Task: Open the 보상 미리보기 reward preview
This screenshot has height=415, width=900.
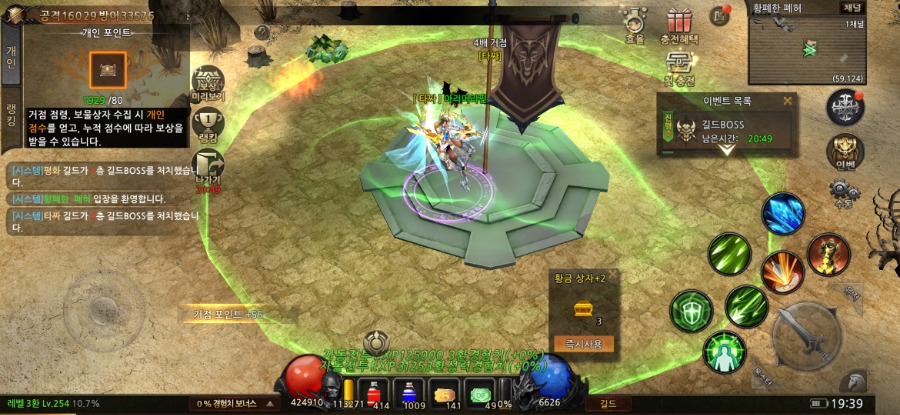Action: (x=208, y=84)
